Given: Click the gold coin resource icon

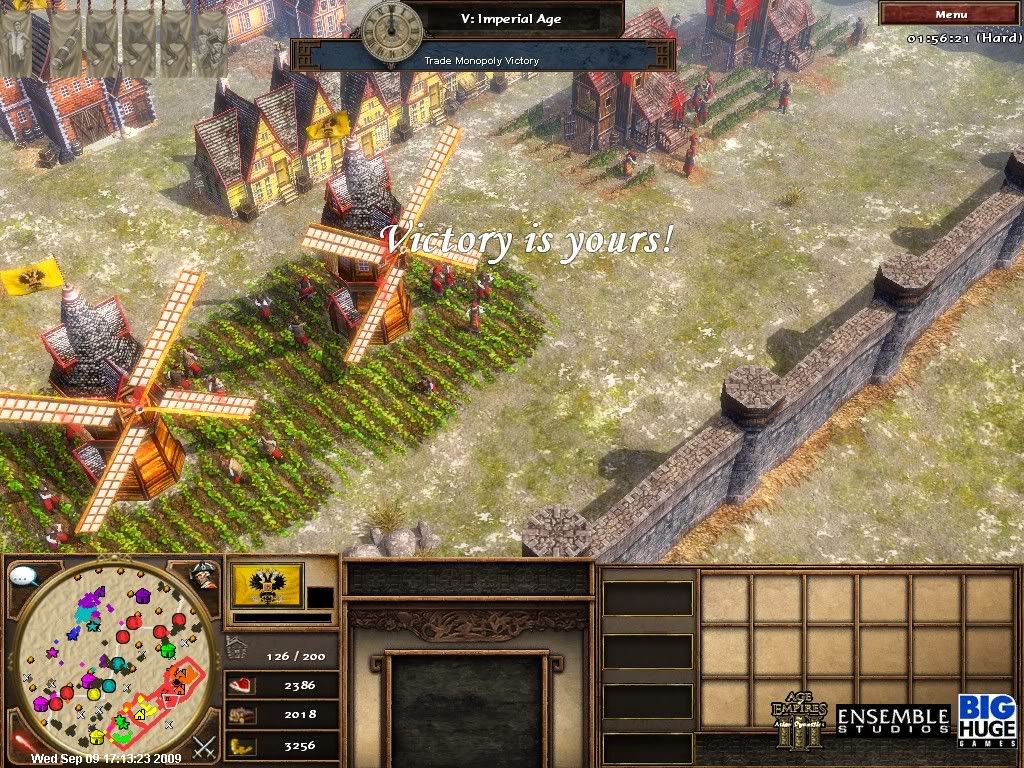Looking at the screenshot, I should [243, 745].
